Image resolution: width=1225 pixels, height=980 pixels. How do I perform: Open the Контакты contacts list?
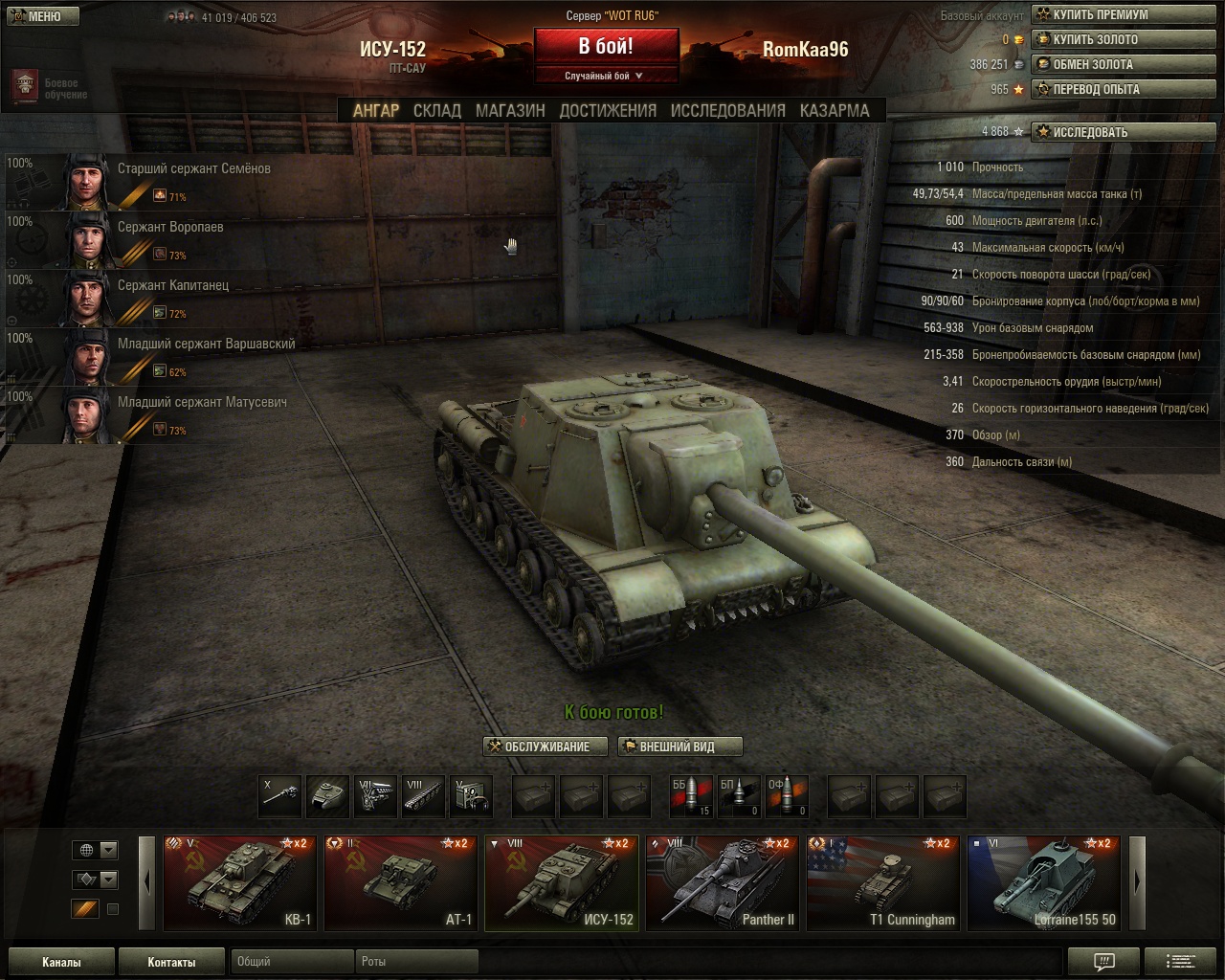pyautogui.click(x=171, y=962)
